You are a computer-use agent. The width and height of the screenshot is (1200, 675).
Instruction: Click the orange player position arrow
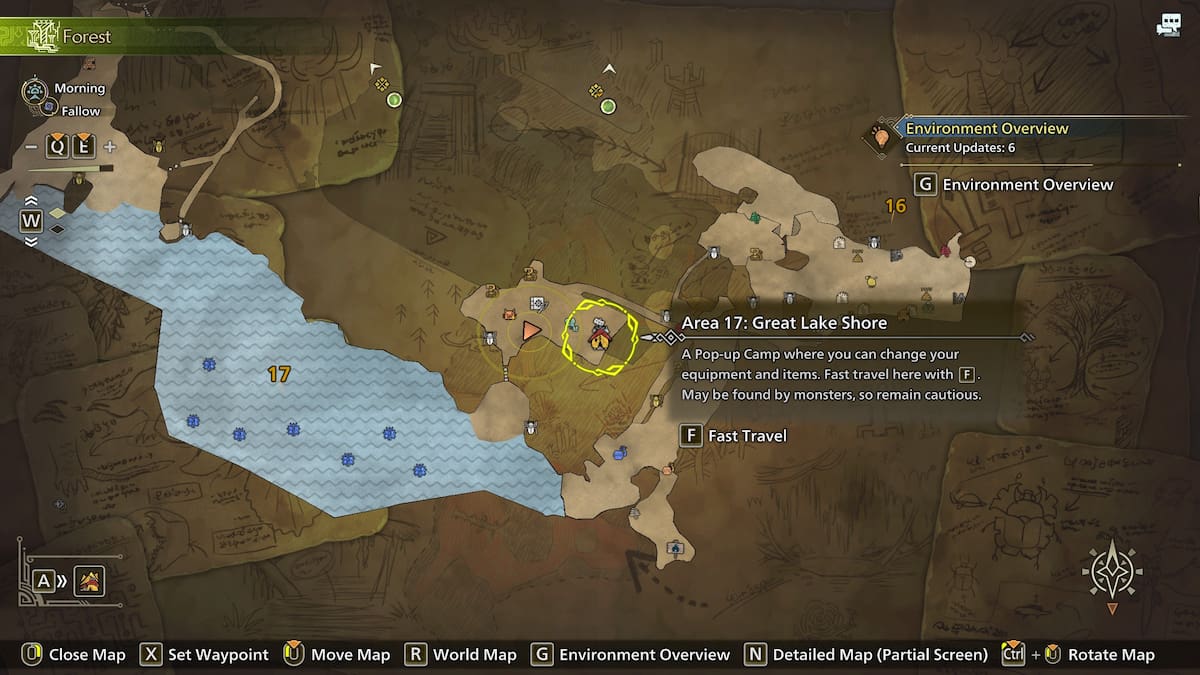(531, 329)
